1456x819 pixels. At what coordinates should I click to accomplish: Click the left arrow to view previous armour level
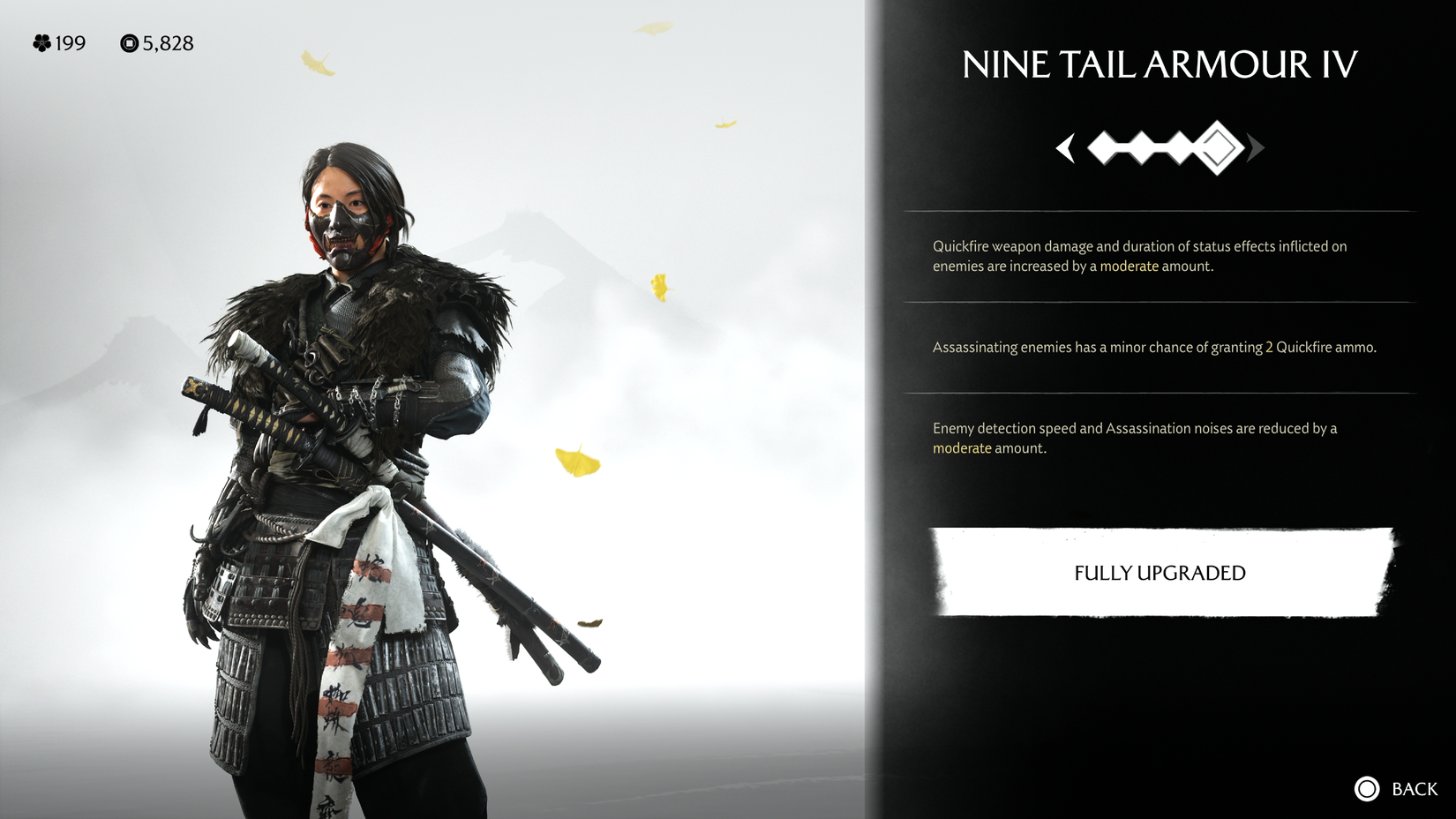tap(1065, 150)
